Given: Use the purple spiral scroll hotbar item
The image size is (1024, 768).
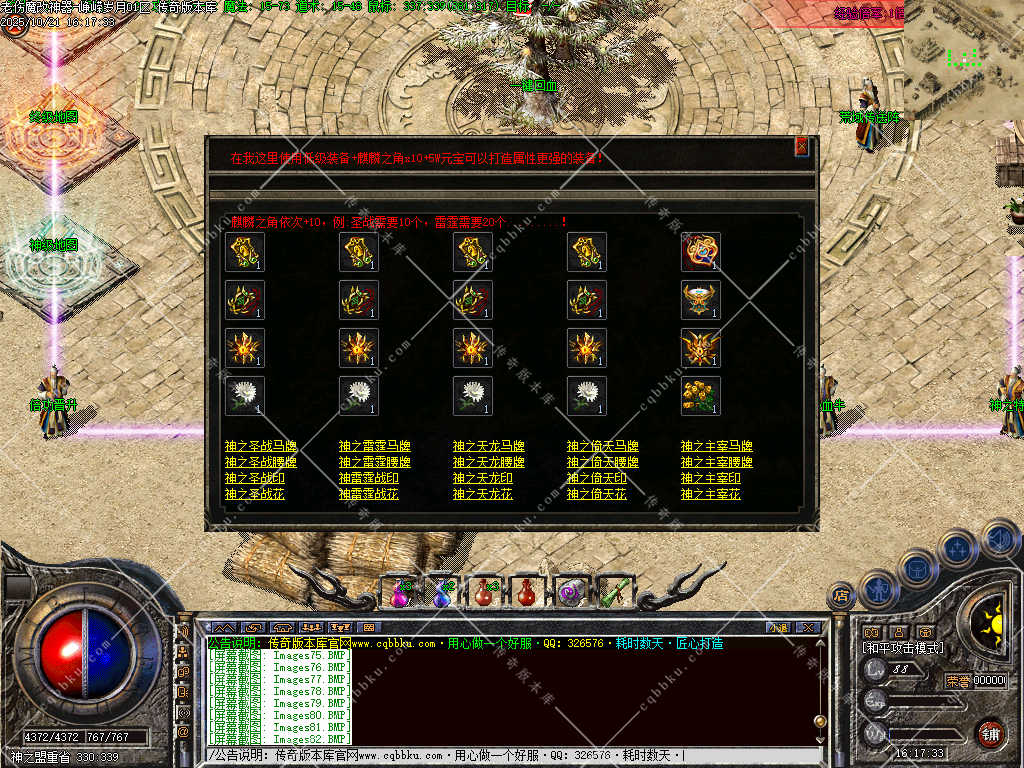Looking at the screenshot, I should click(x=572, y=592).
